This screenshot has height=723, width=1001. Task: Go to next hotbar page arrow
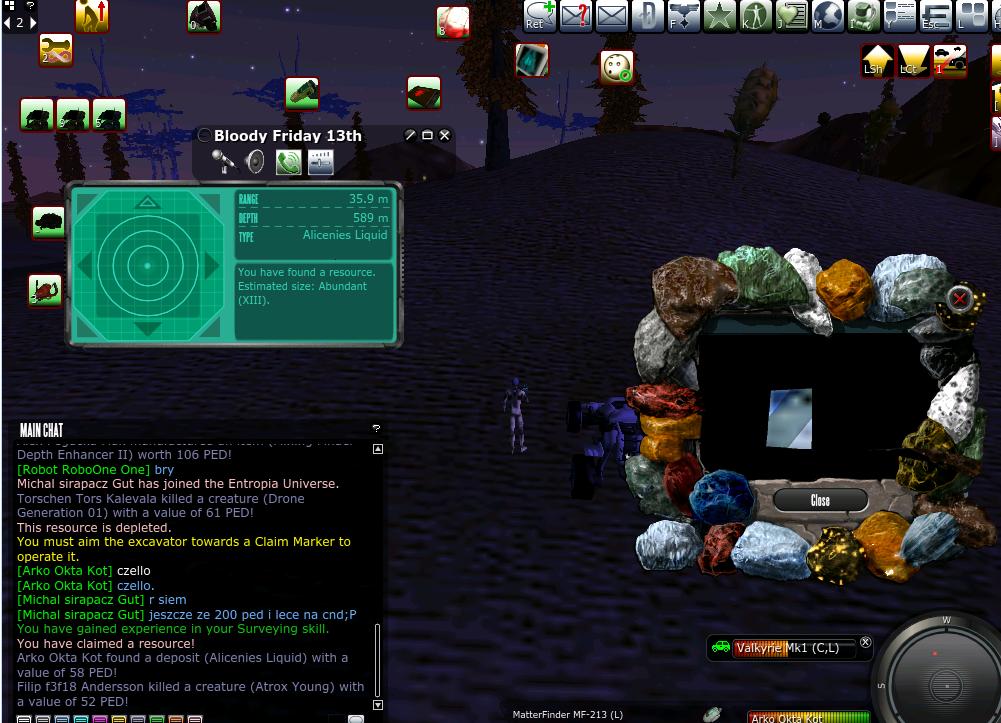[x=32, y=22]
